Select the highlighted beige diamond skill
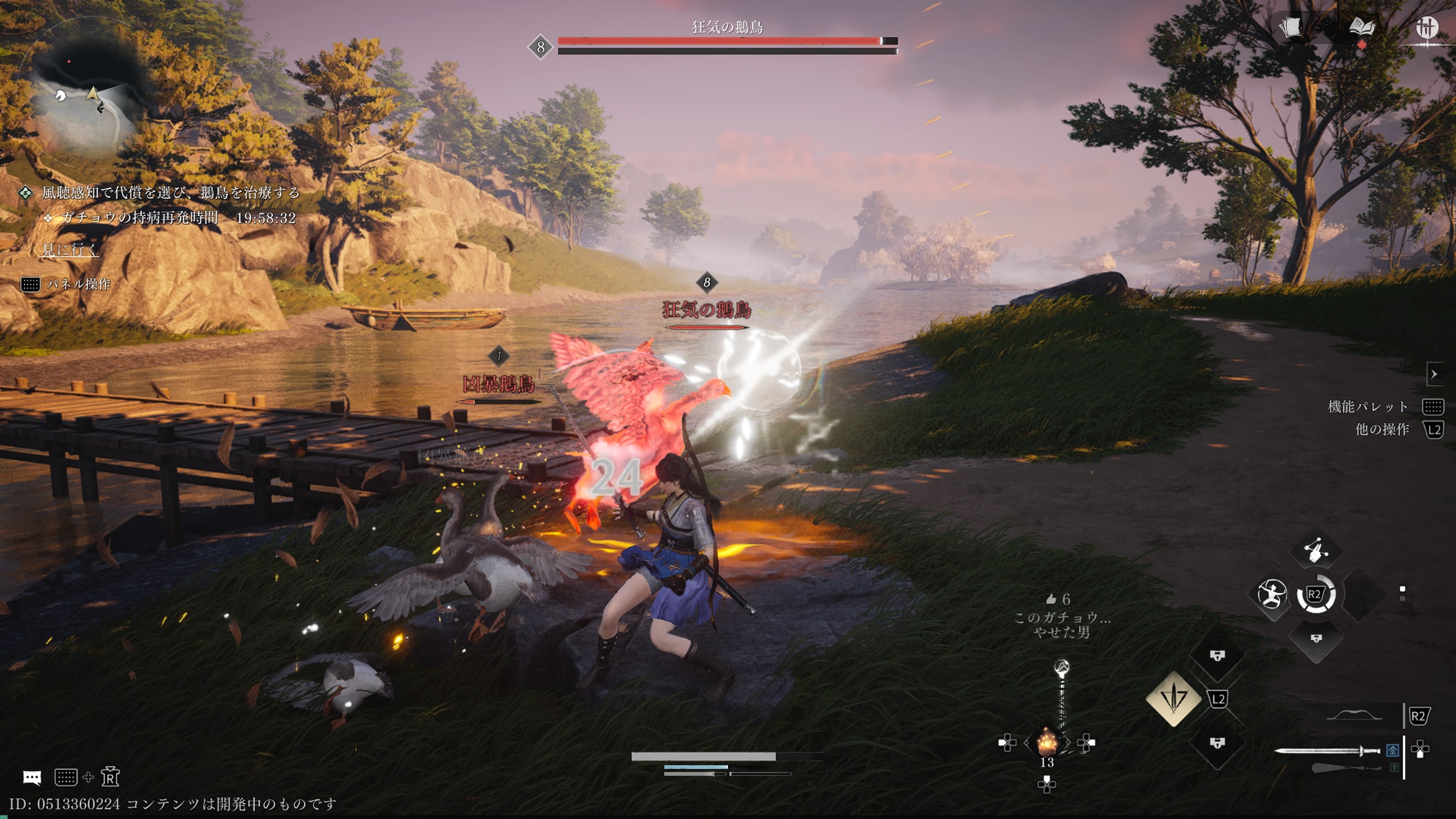Image resolution: width=1456 pixels, height=819 pixels. pyautogui.click(x=1174, y=699)
